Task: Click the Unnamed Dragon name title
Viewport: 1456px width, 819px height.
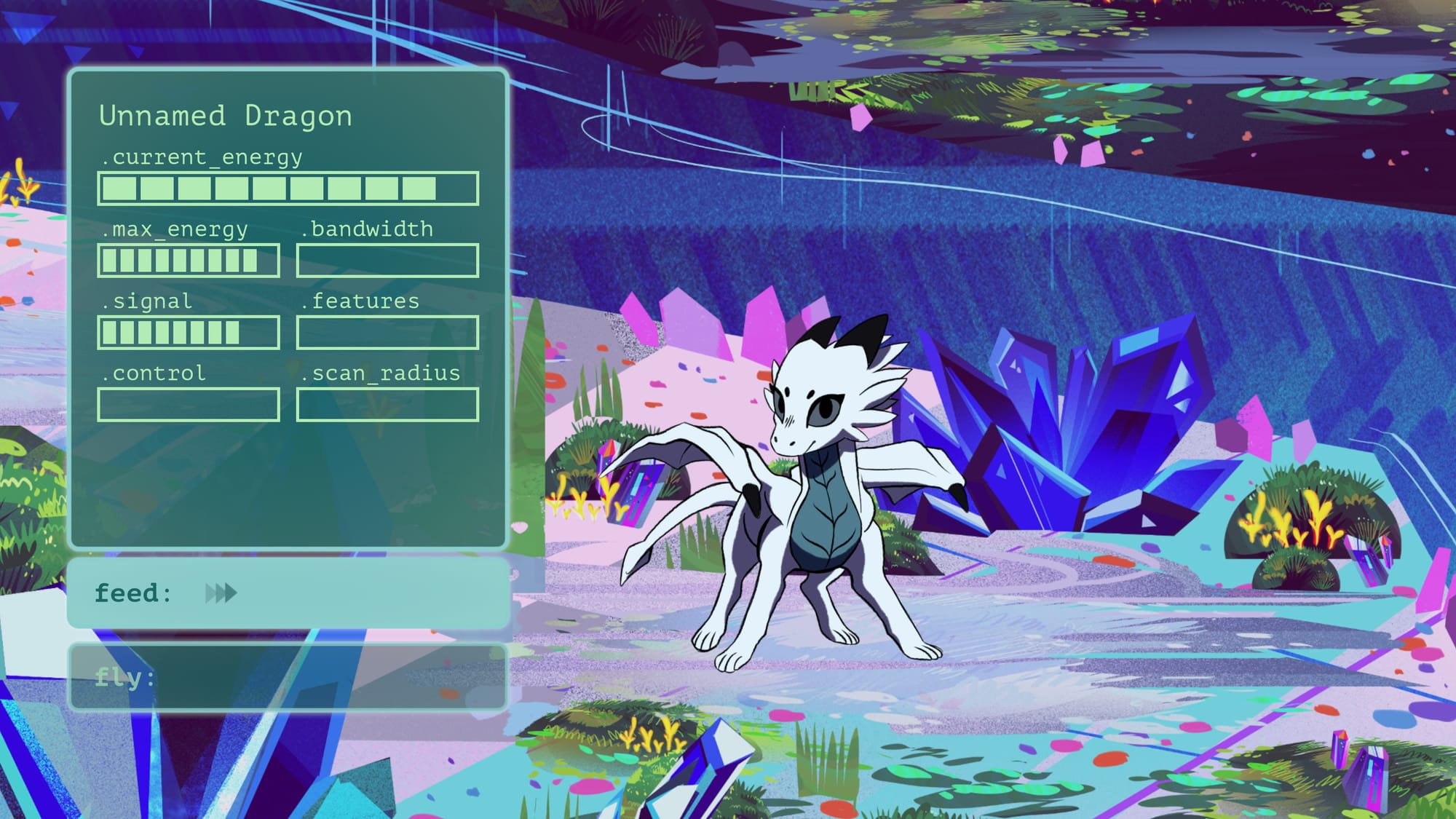Action: click(x=226, y=116)
